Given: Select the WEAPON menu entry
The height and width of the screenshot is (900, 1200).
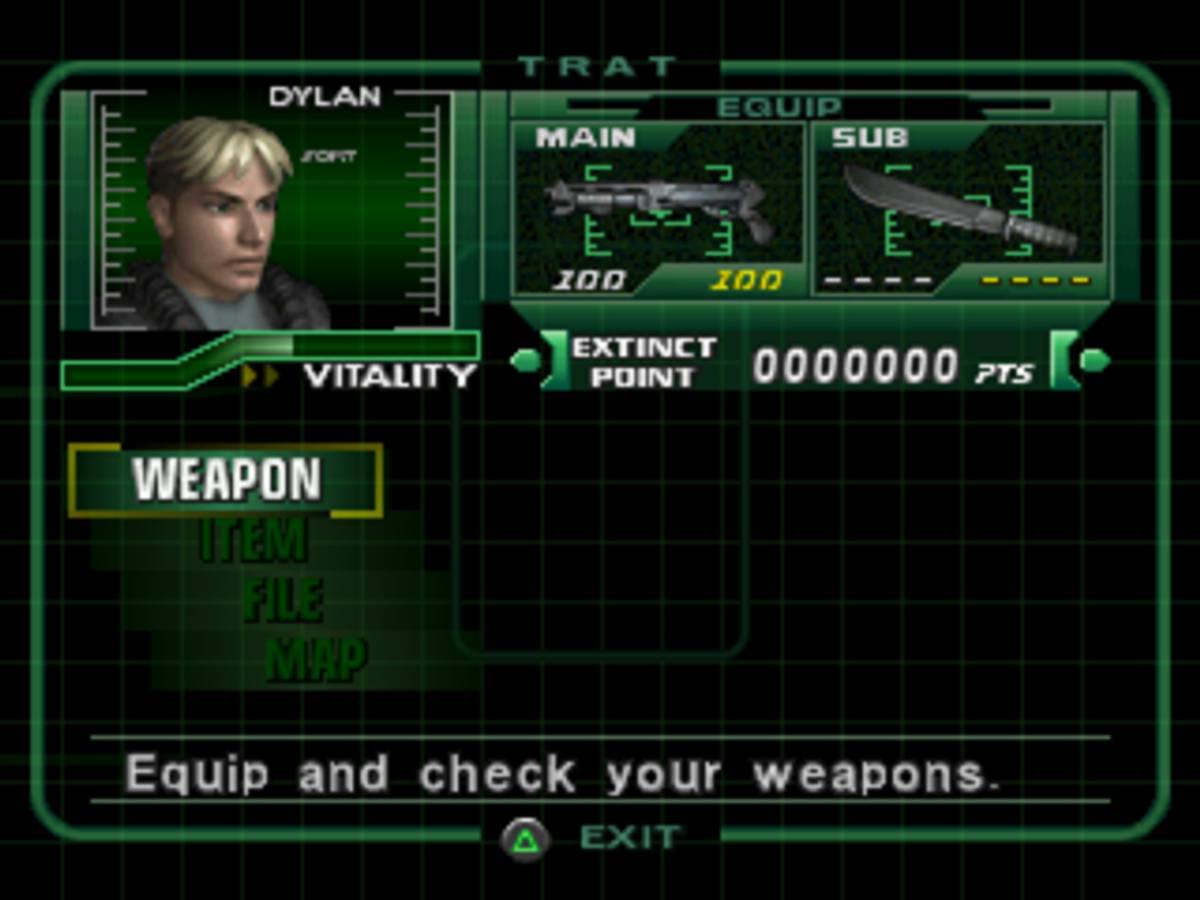Looking at the screenshot, I should (226, 480).
